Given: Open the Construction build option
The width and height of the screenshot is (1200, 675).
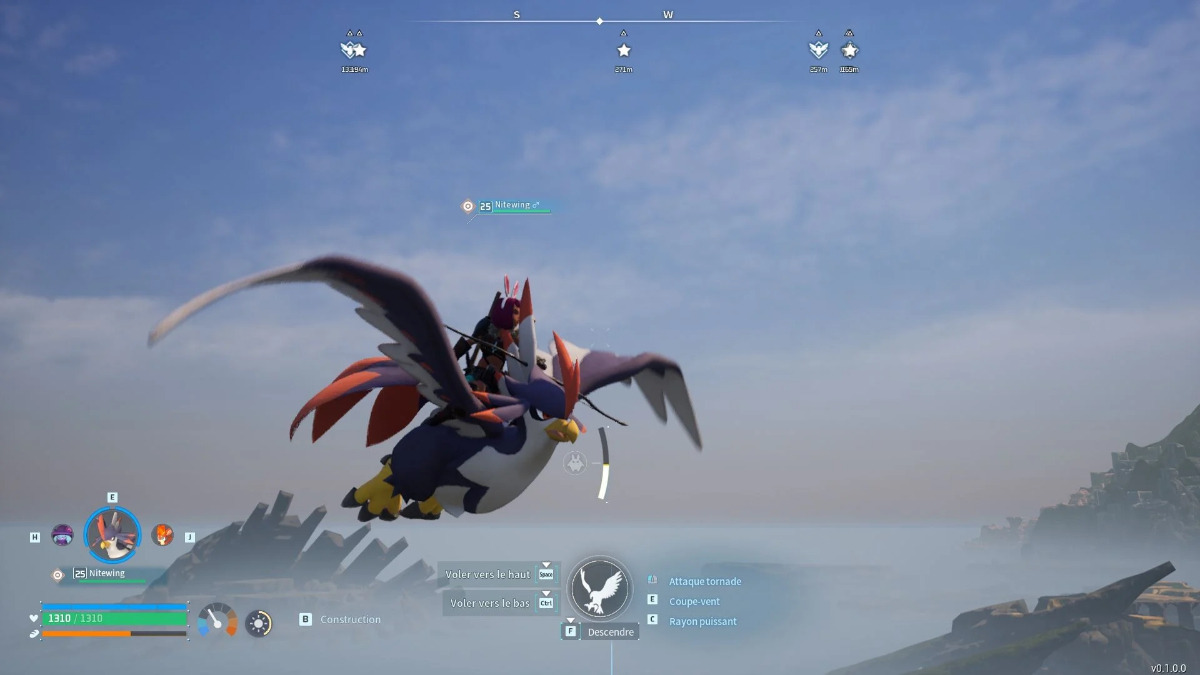Looking at the screenshot, I should (349, 620).
